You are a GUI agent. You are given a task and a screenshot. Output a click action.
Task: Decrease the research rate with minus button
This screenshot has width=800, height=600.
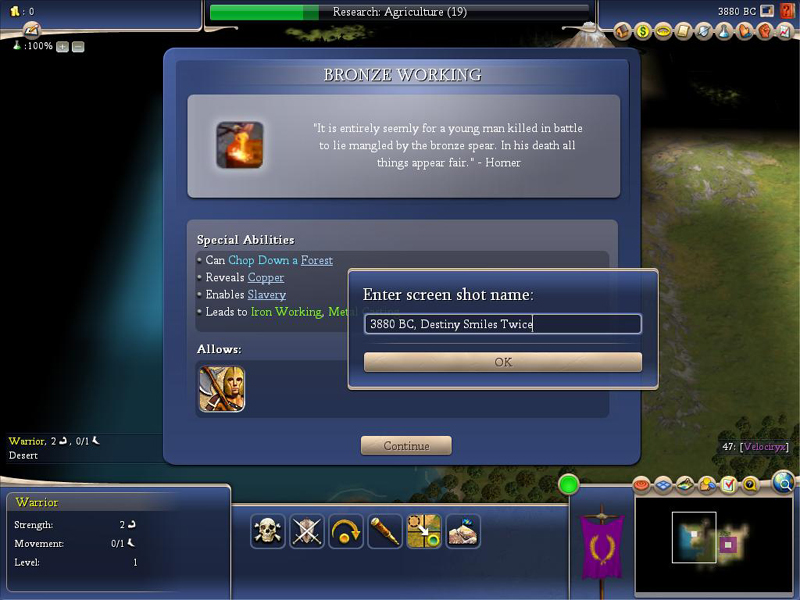[78, 46]
